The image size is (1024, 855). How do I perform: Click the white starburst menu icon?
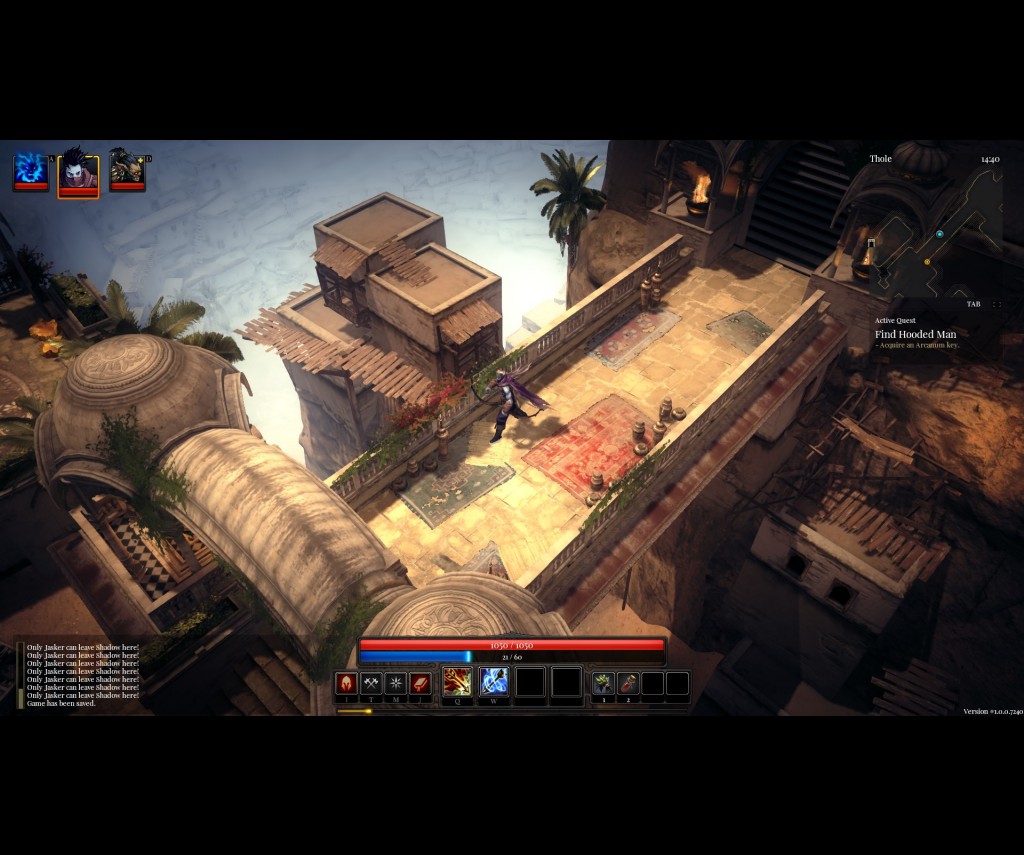(396, 684)
